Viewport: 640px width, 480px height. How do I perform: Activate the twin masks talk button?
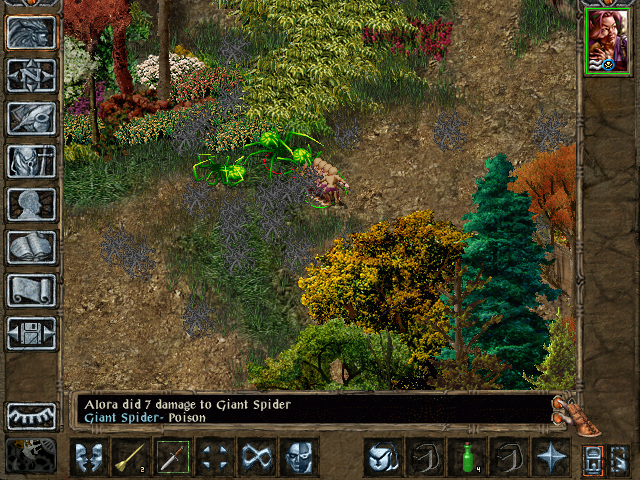click(90, 458)
